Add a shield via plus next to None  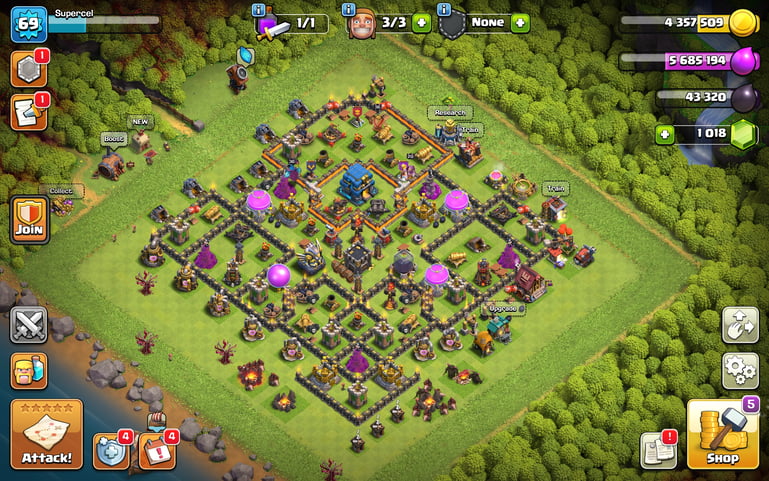pyautogui.click(x=519, y=23)
